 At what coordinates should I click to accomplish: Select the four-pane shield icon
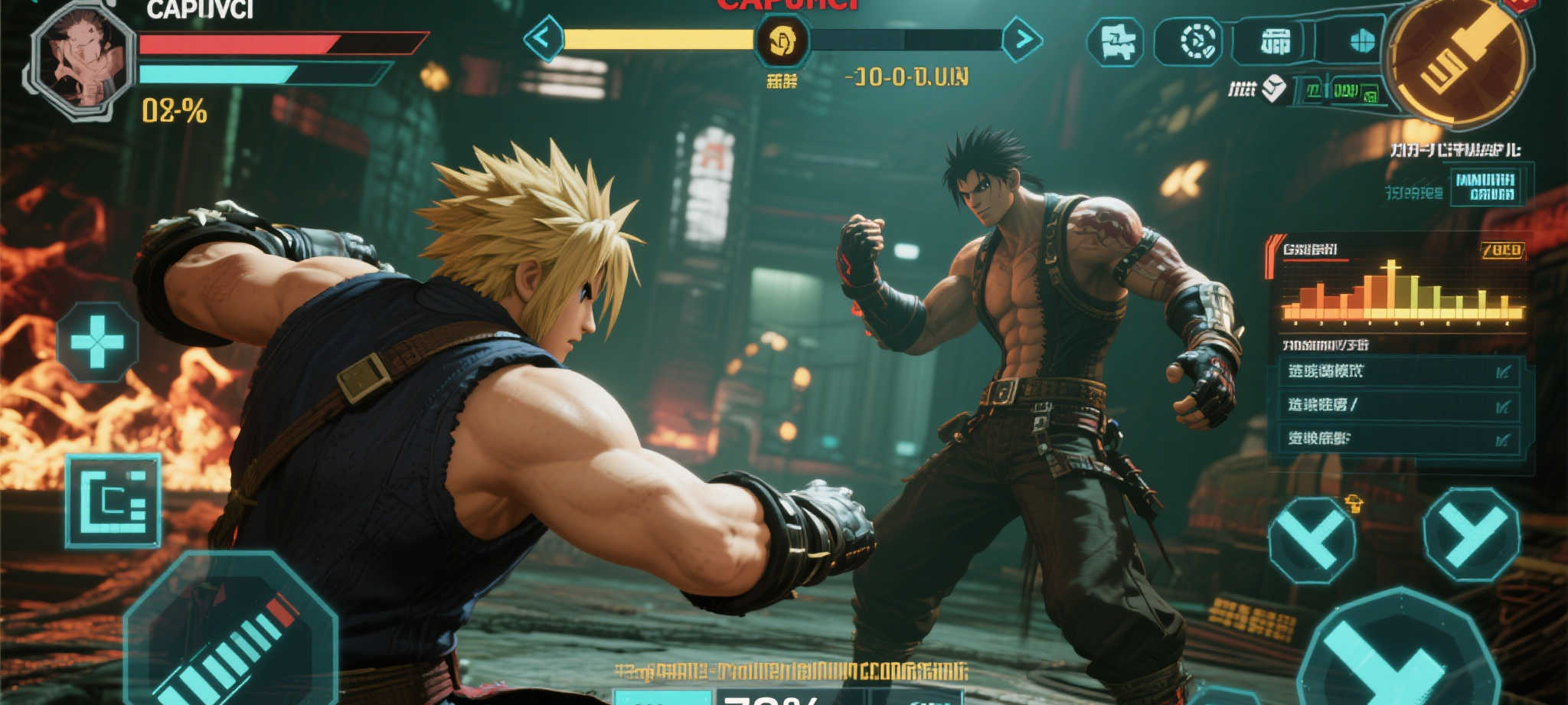pos(1361,41)
